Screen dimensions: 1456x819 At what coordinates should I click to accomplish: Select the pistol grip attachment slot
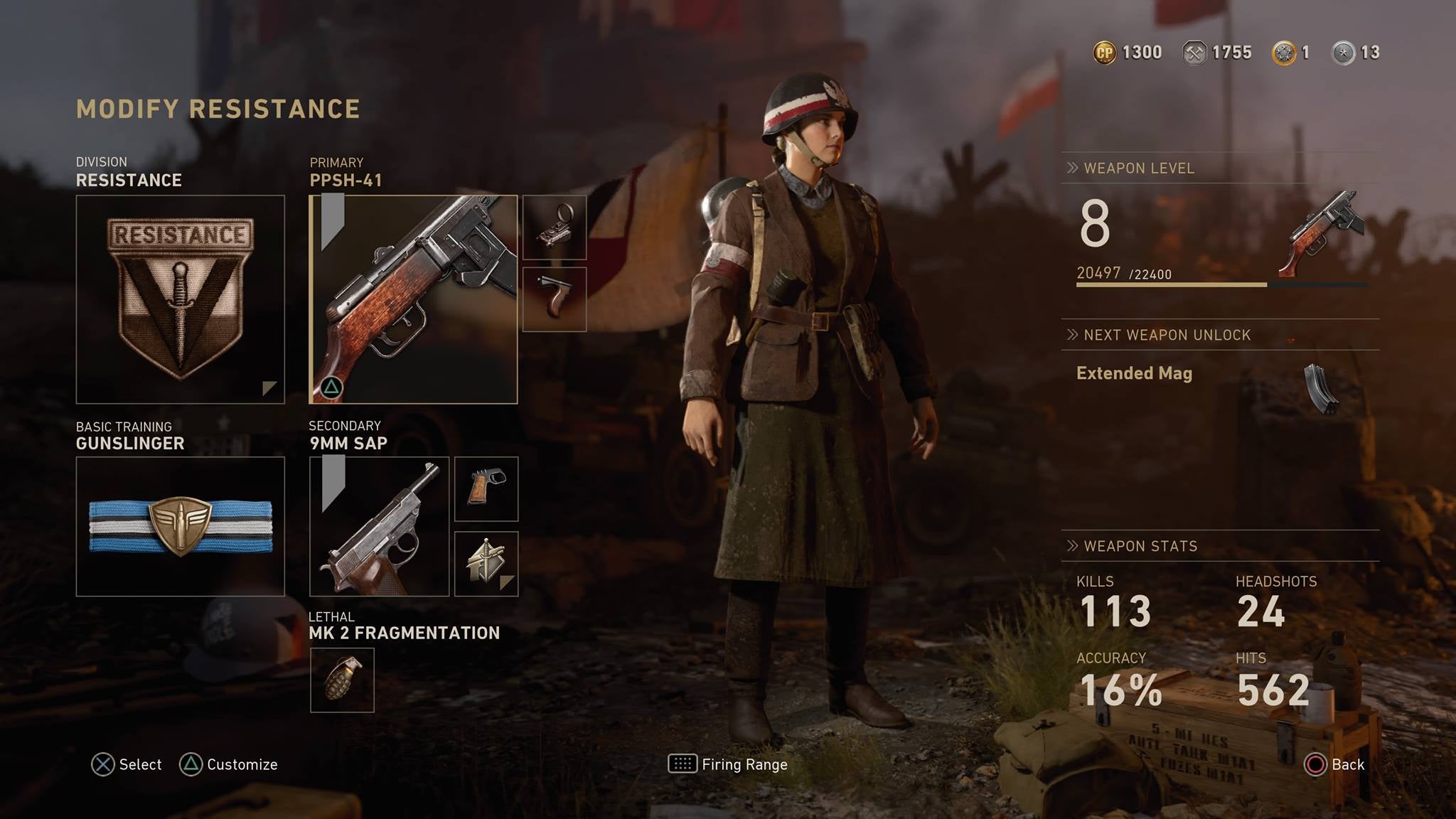click(x=486, y=489)
